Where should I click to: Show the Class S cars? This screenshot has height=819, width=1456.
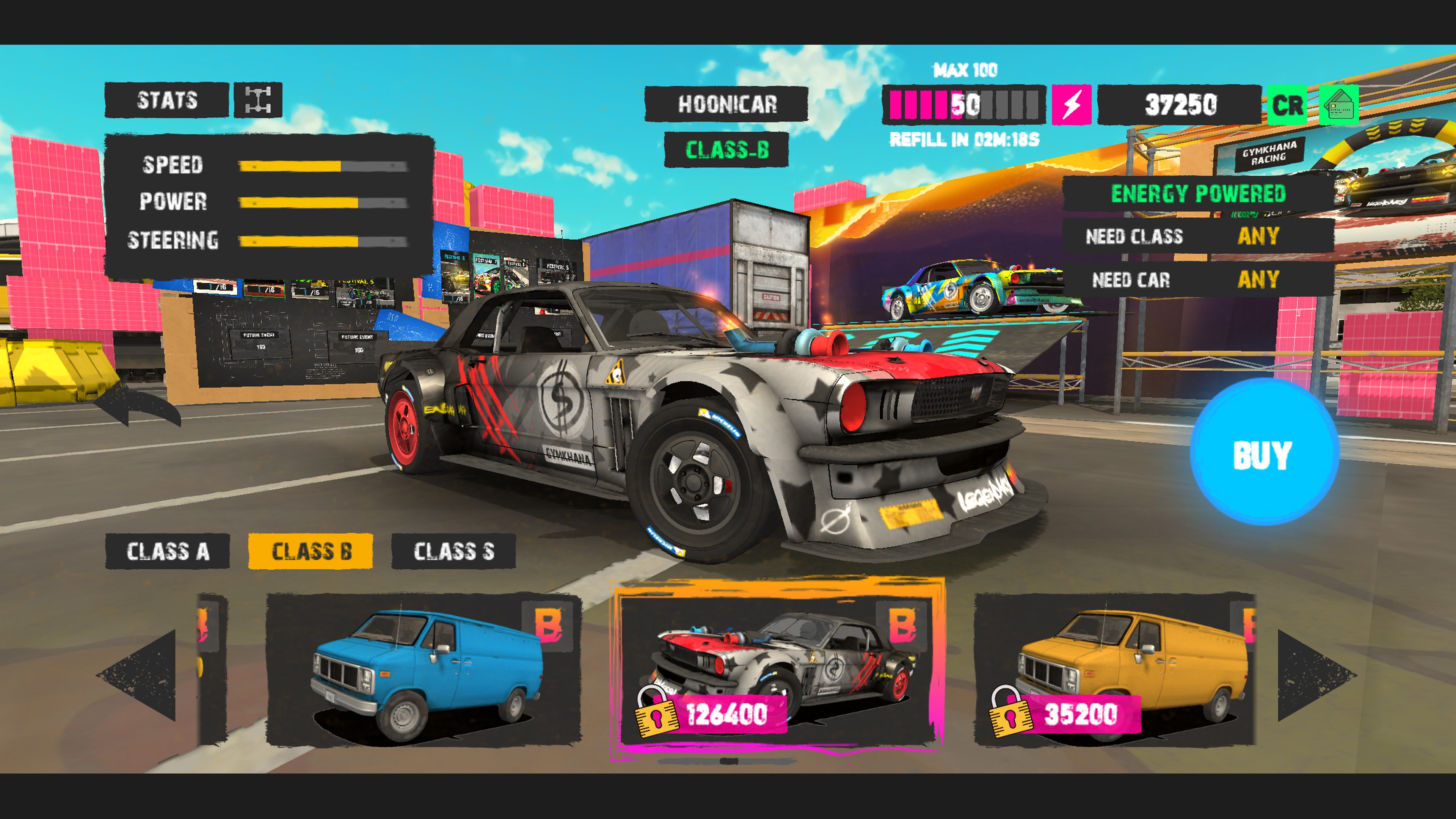click(x=453, y=551)
